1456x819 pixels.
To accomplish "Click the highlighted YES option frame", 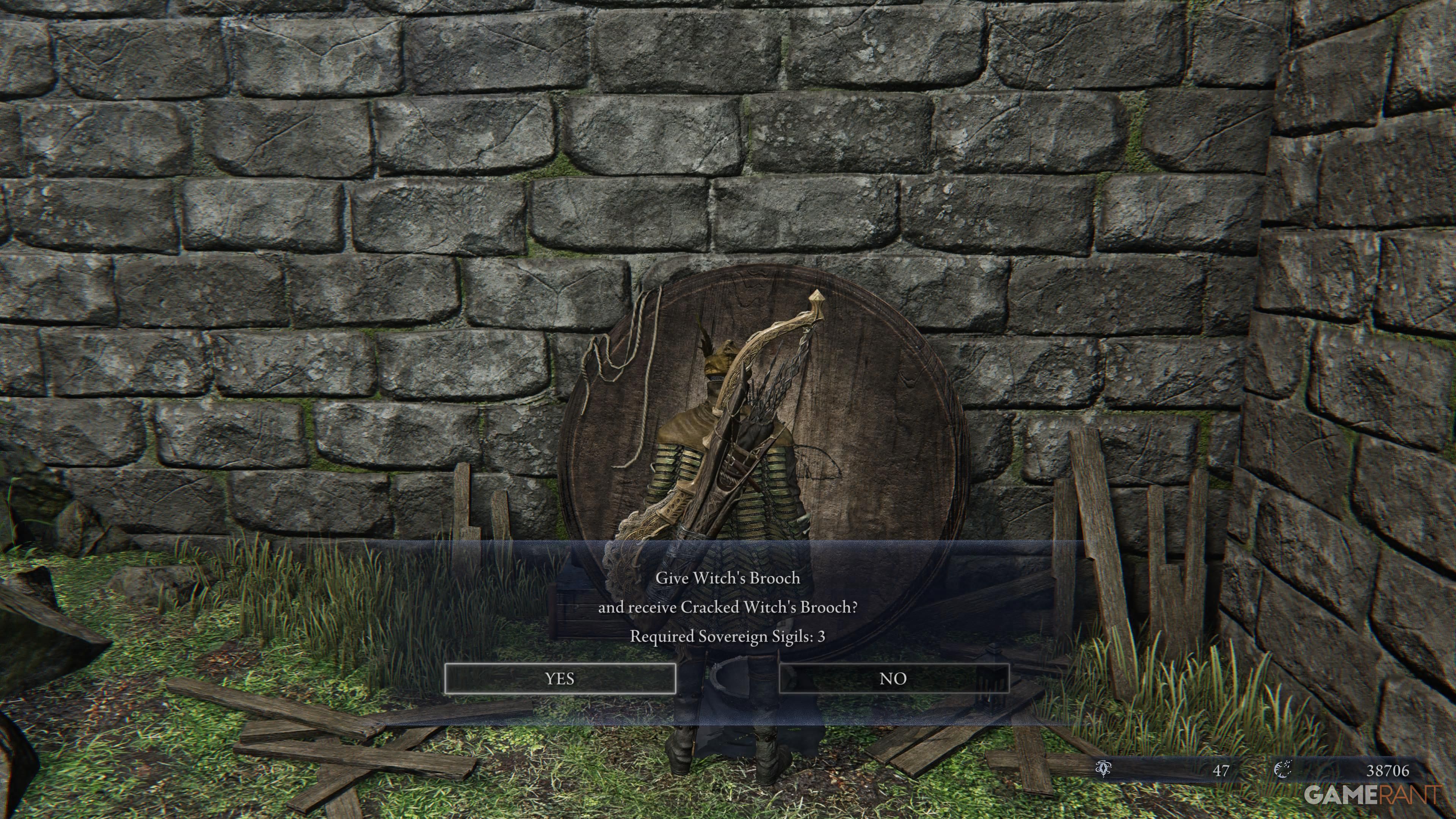I will (x=560, y=680).
